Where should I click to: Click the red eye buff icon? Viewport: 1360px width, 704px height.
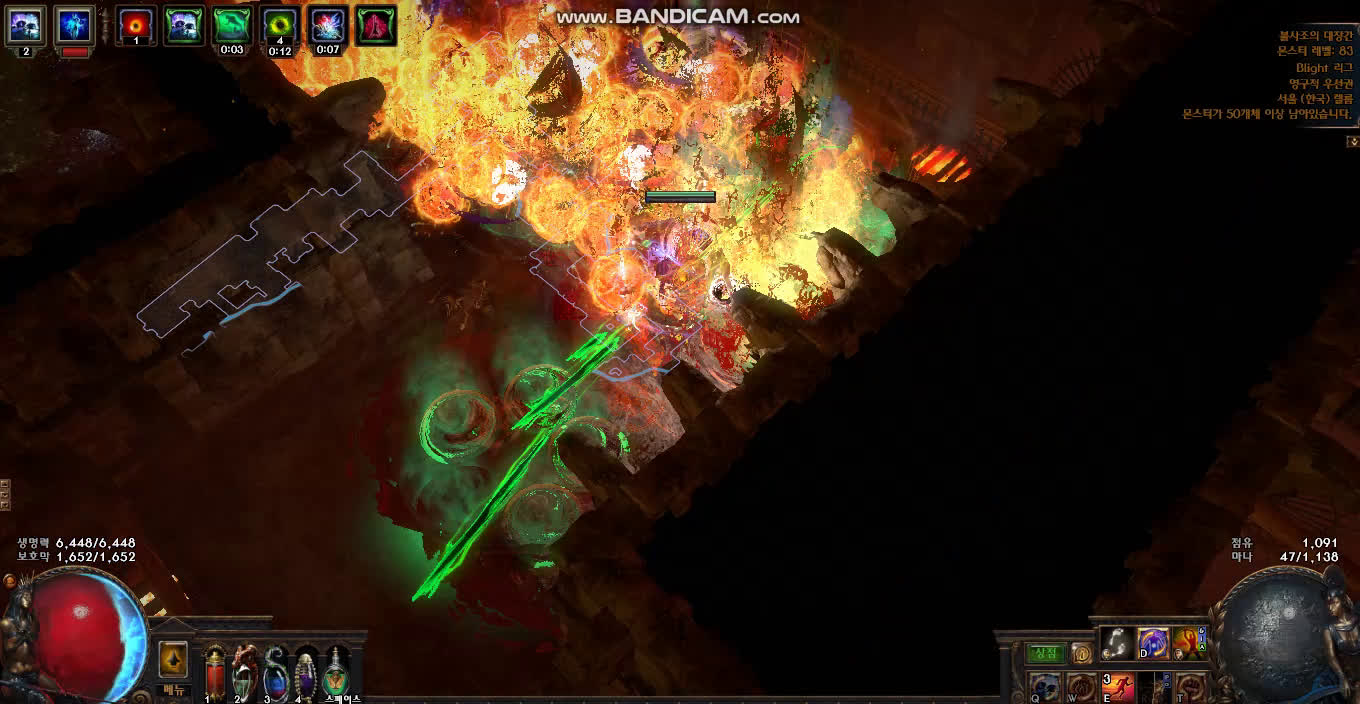pos(135,25)
